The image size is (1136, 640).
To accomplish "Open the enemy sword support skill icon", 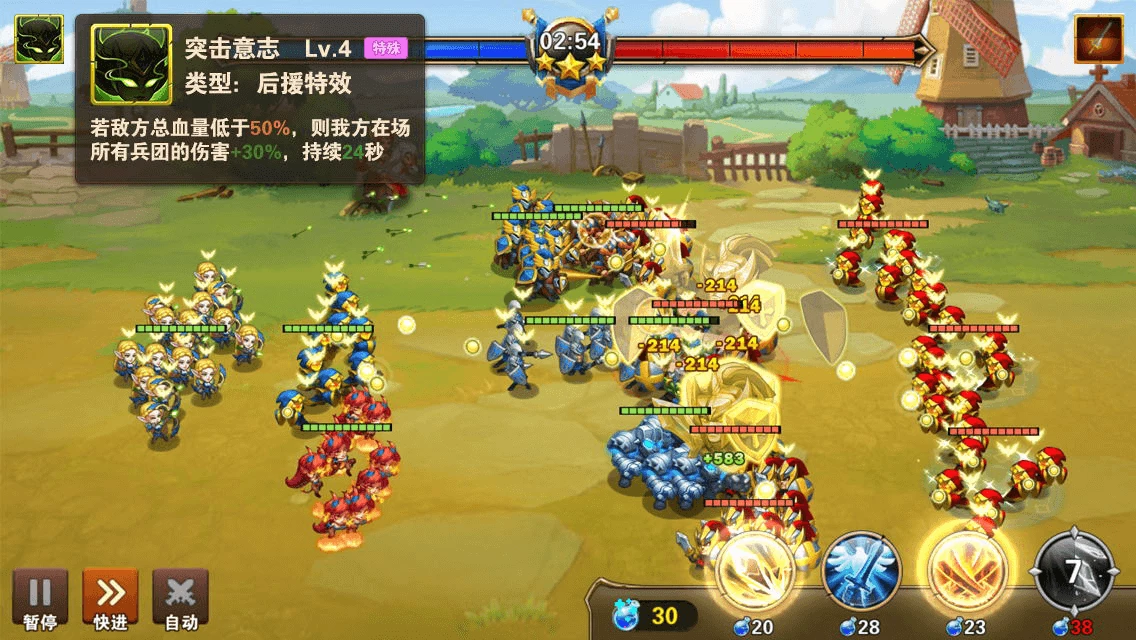I will click(1098, 40).
